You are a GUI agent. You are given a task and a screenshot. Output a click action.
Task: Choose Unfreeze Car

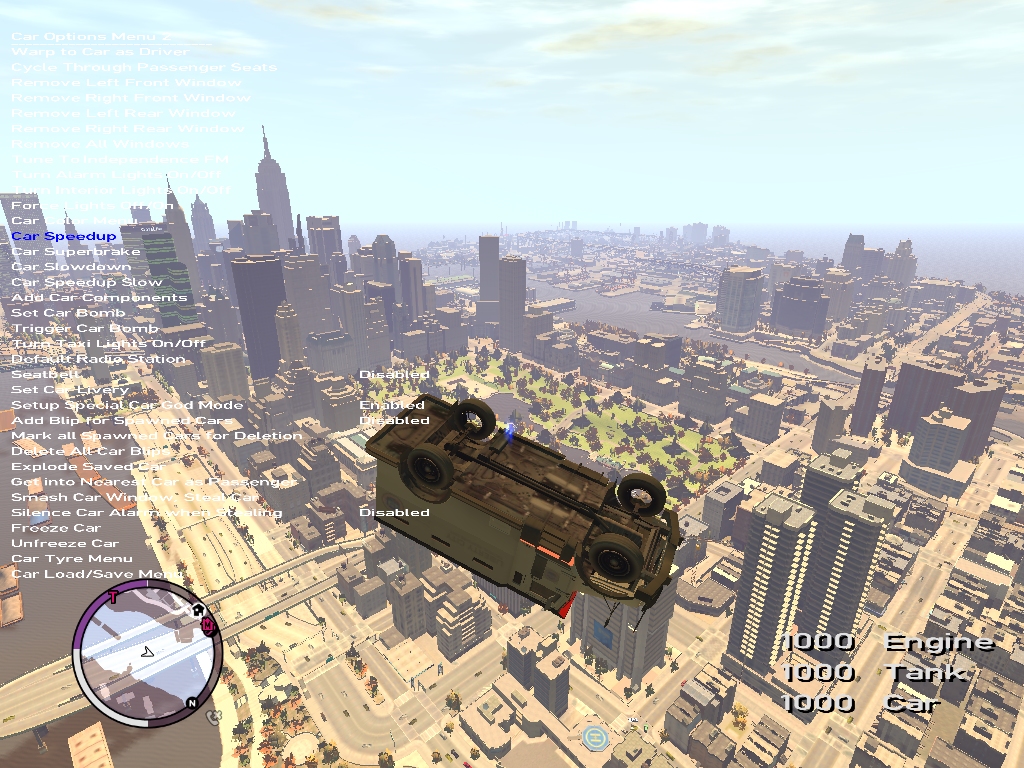pyautogui.click(x=65, y=543)
